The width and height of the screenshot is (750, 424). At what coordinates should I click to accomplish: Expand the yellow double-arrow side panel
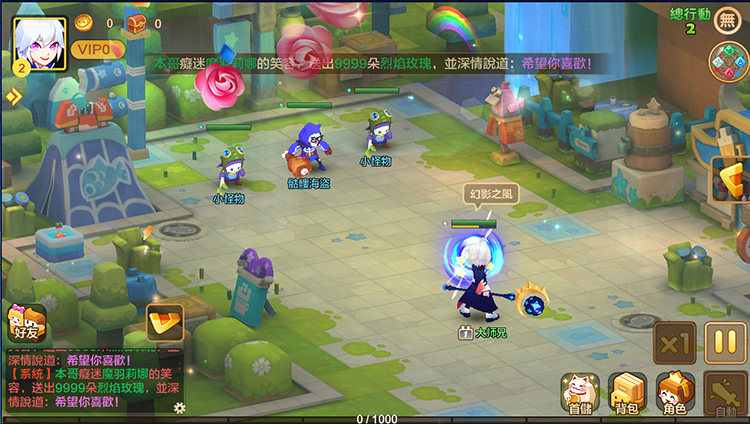tap(12, 97)
